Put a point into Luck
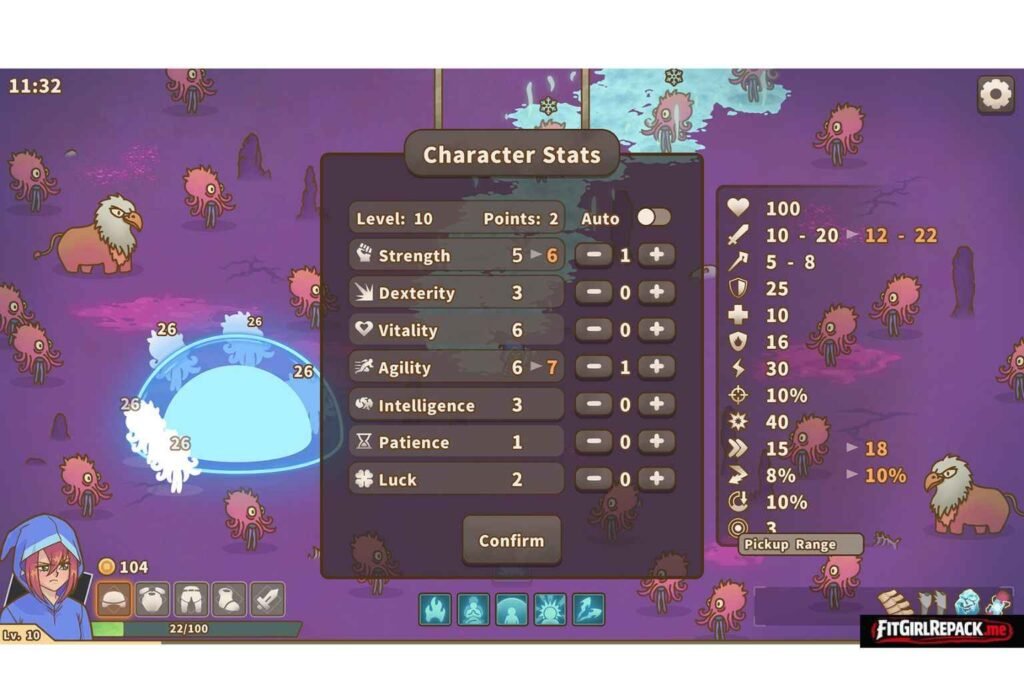 pos(656,479)
